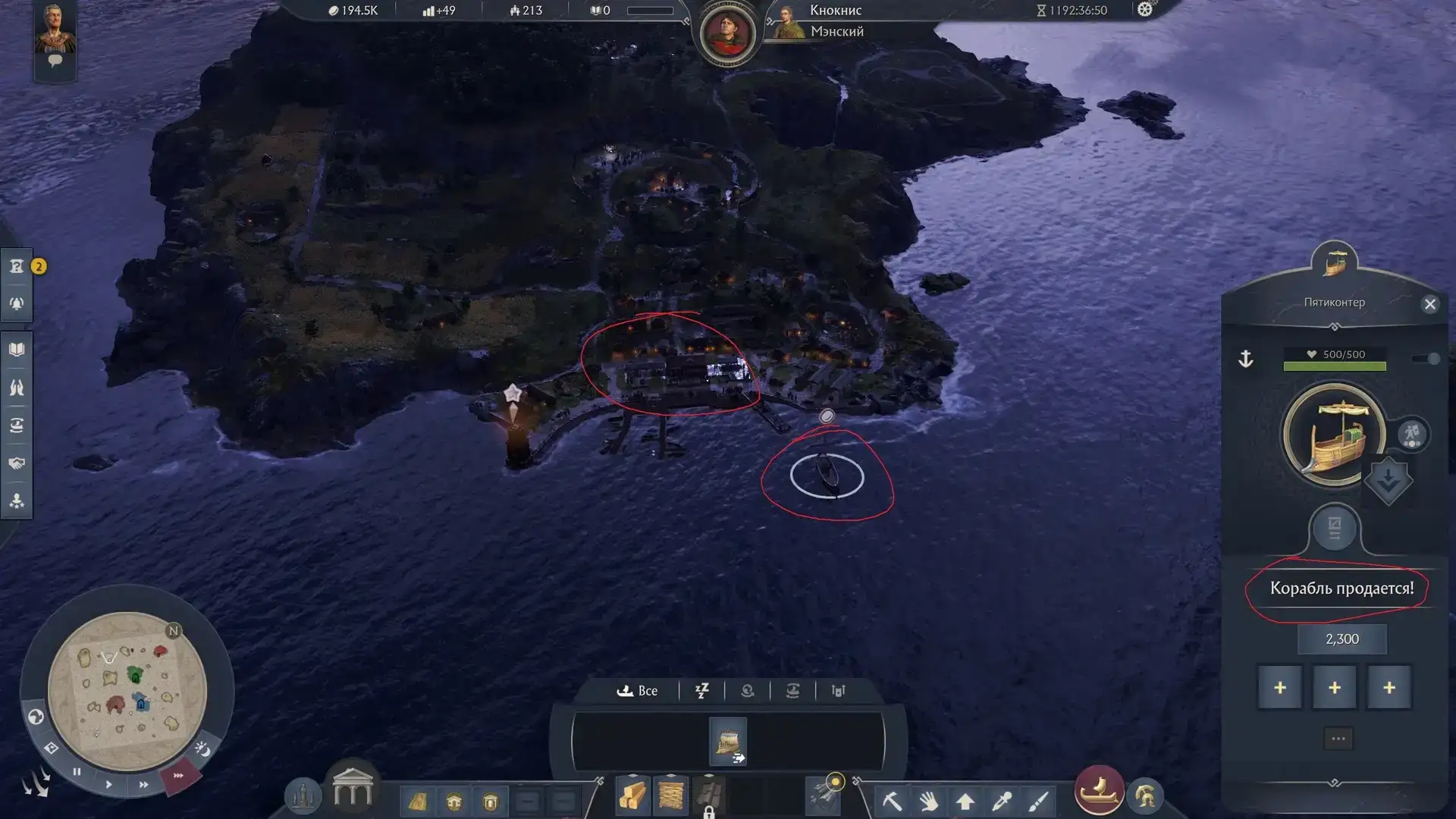Image resolution: width=1456 pixels, height=819 pixels.
Task: Open the world globe view by minimap
Action: tap(36, 717)
